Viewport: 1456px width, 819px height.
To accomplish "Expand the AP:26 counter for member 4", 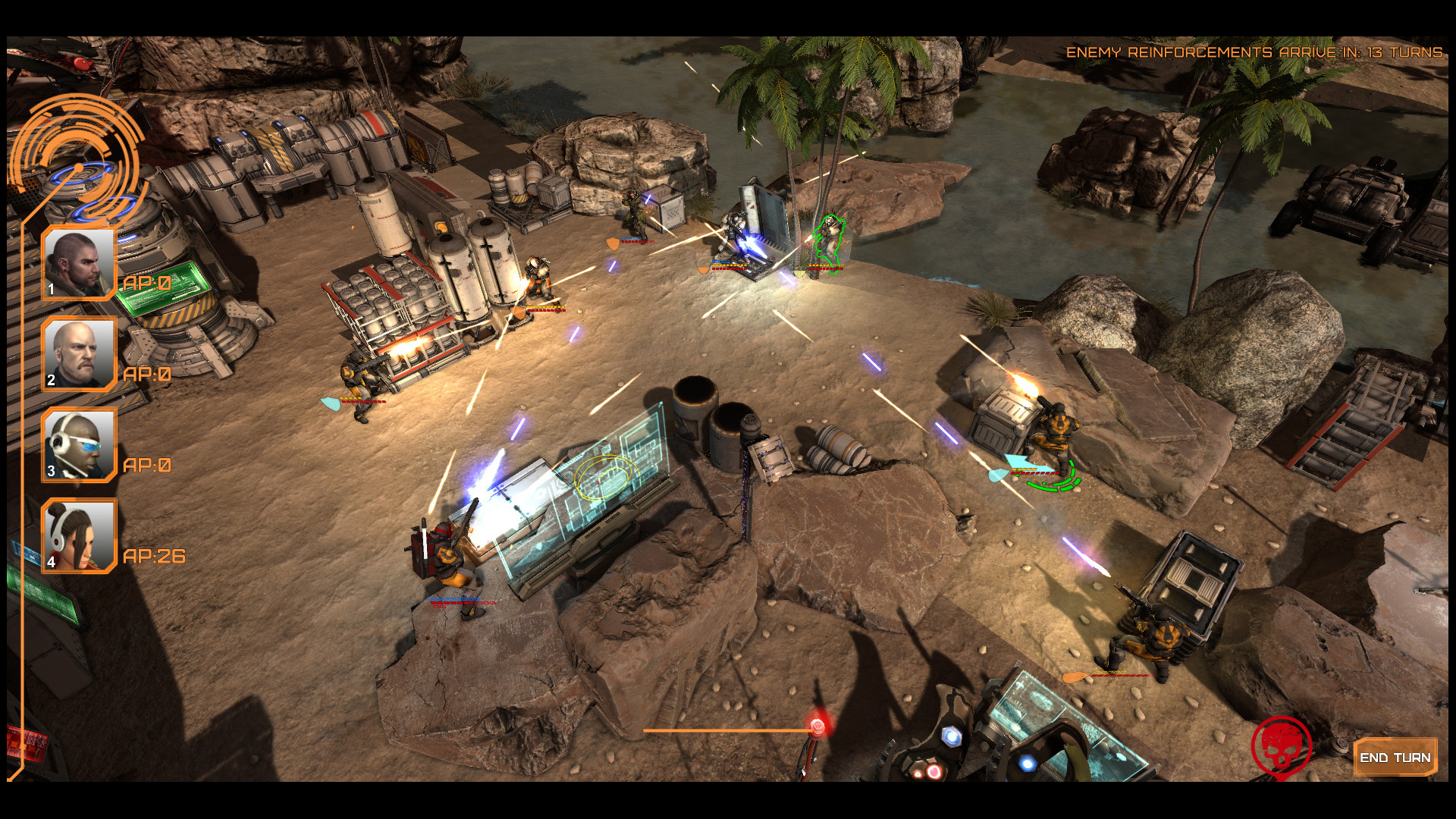I will point(154,556).
